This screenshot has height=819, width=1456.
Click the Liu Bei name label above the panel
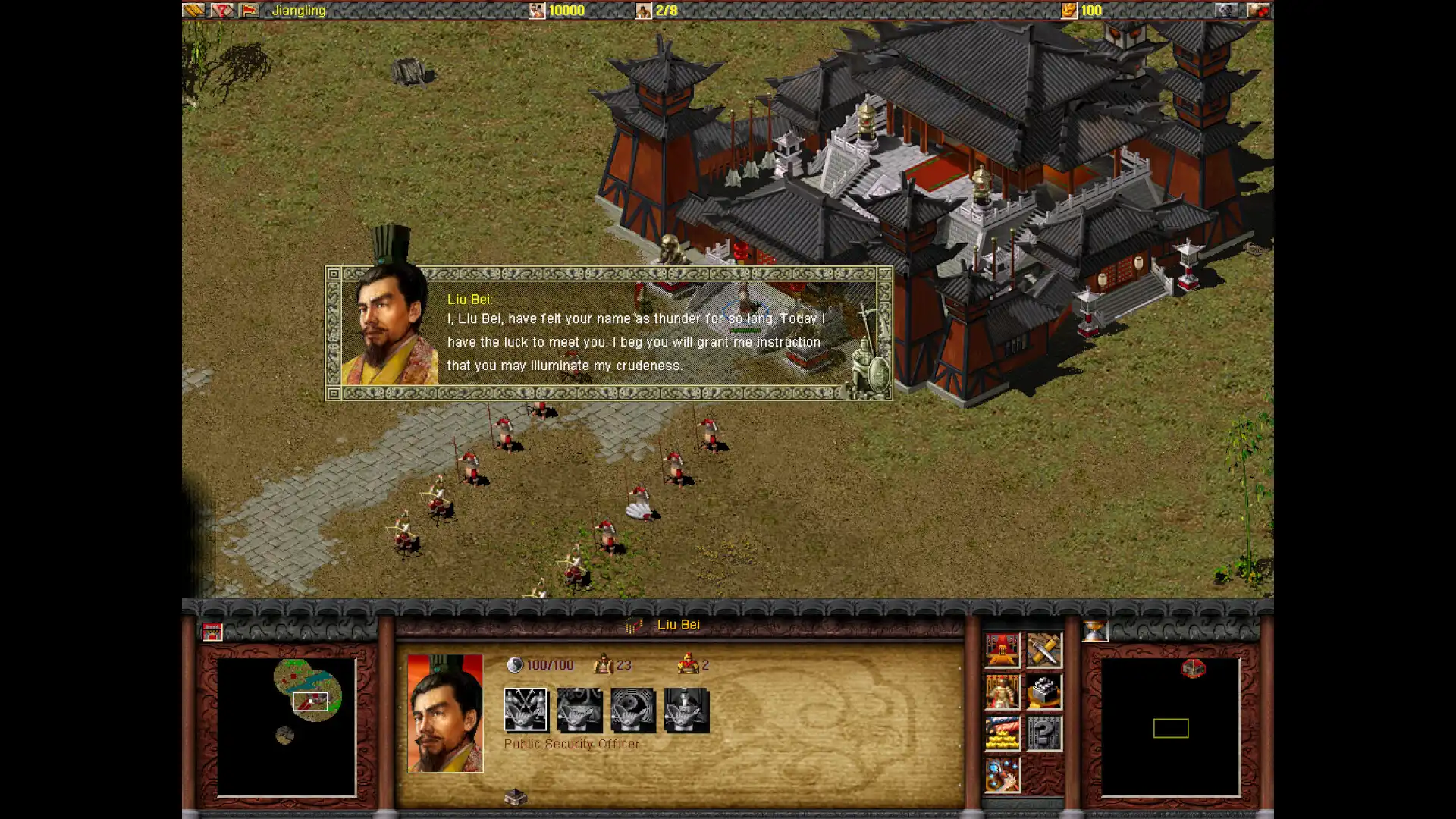(677, 625)
